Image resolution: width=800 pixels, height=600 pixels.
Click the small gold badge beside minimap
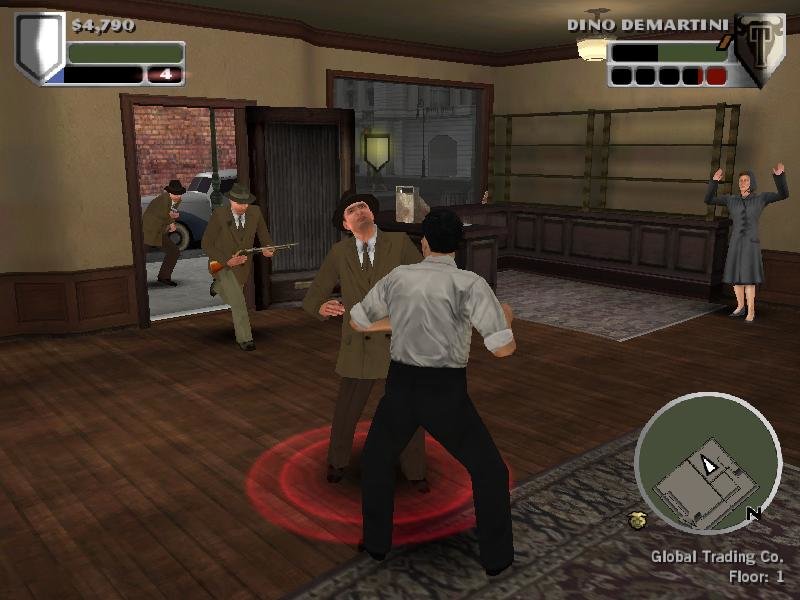636,519
